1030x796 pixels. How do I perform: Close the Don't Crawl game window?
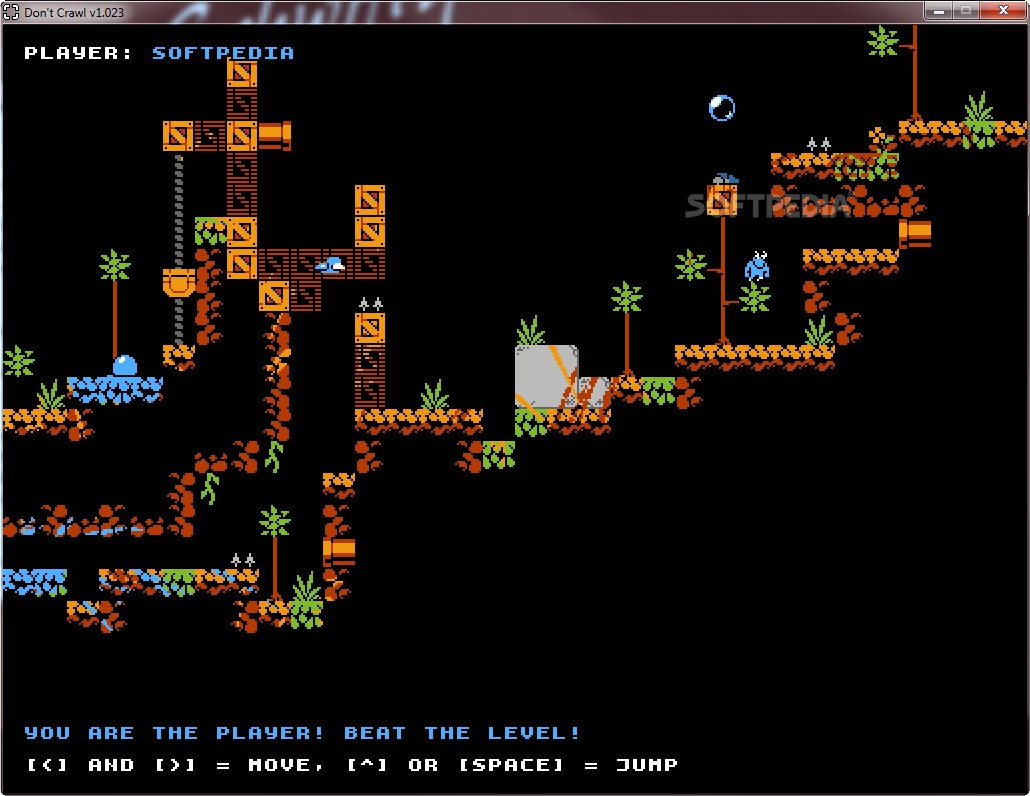1000,10
